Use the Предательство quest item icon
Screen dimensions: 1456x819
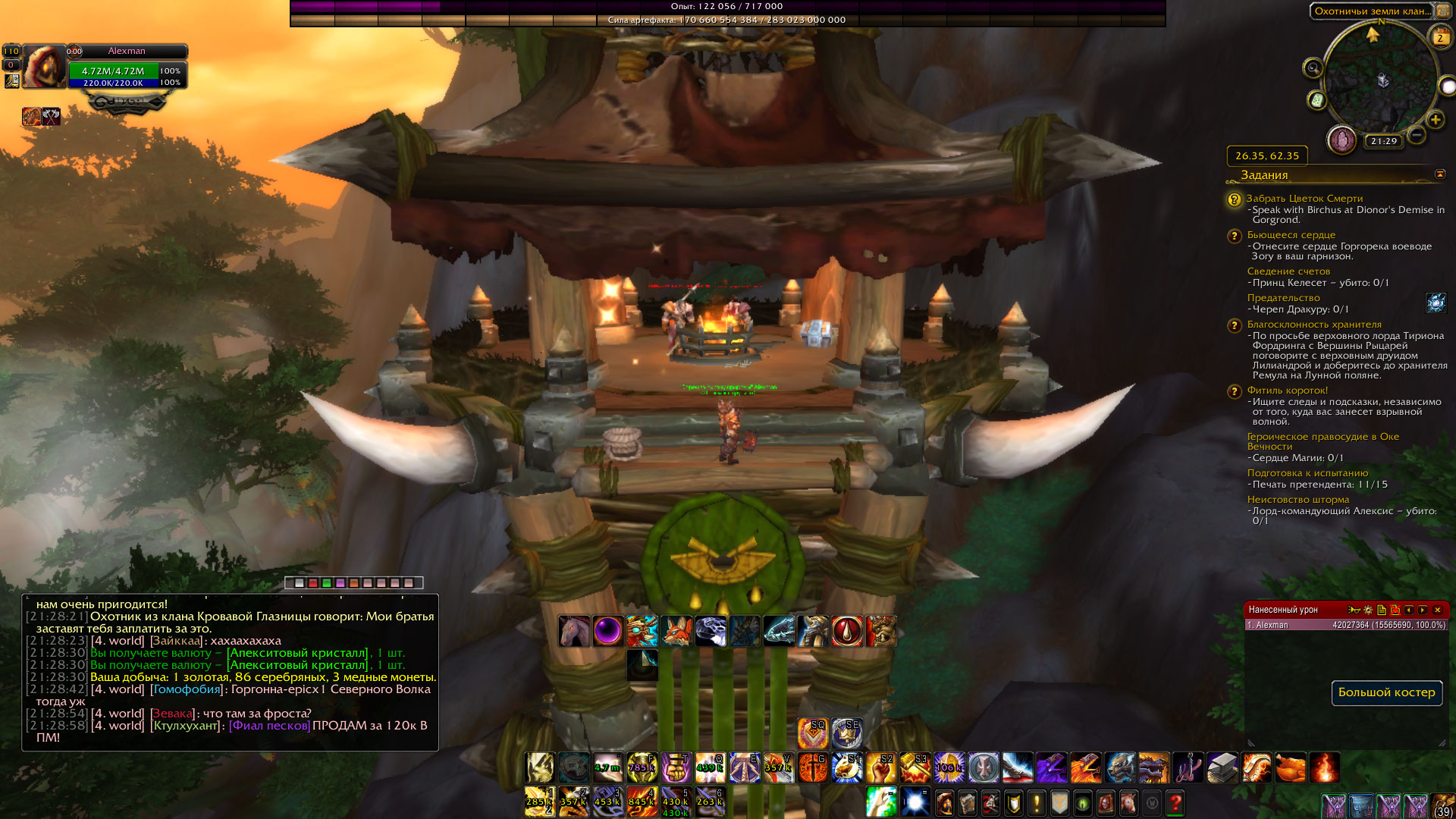tap(1435, 303)
